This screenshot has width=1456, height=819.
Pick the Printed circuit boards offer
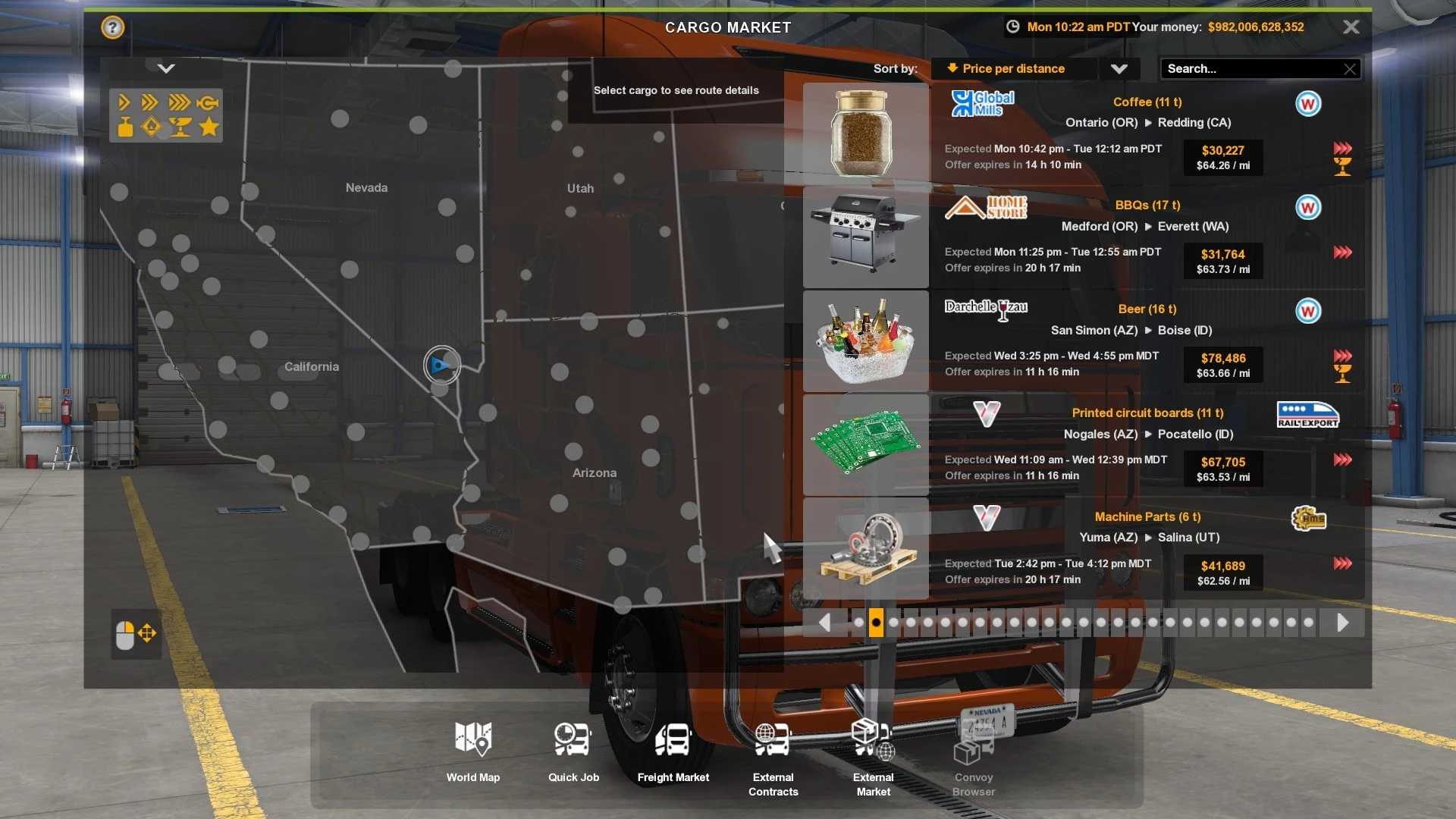point(1083,444)
